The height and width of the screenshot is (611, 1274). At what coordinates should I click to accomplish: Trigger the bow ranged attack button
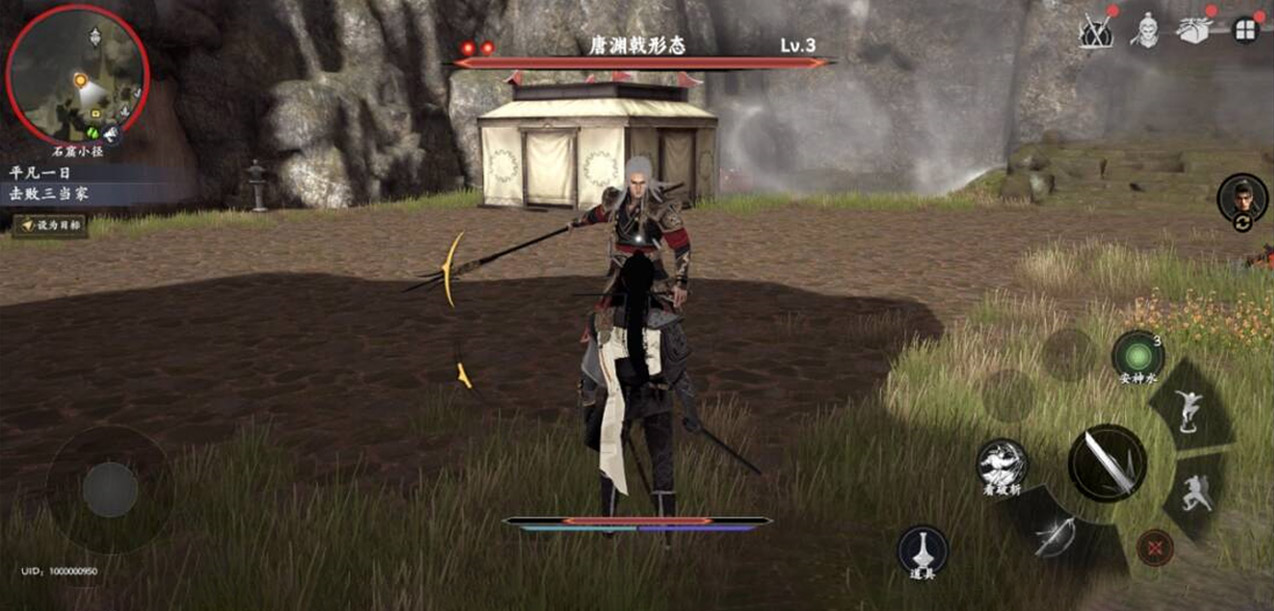pos(1055,540)
